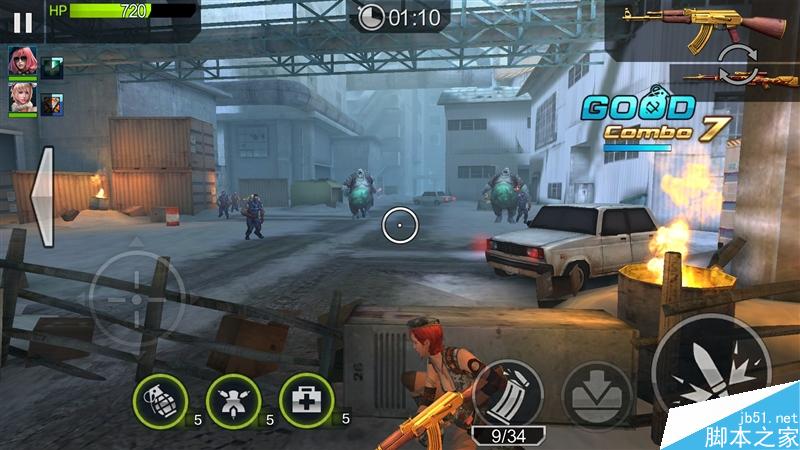Switch to the blonde teammate portrait
The image size is (800, 450).
pos(22,97)
